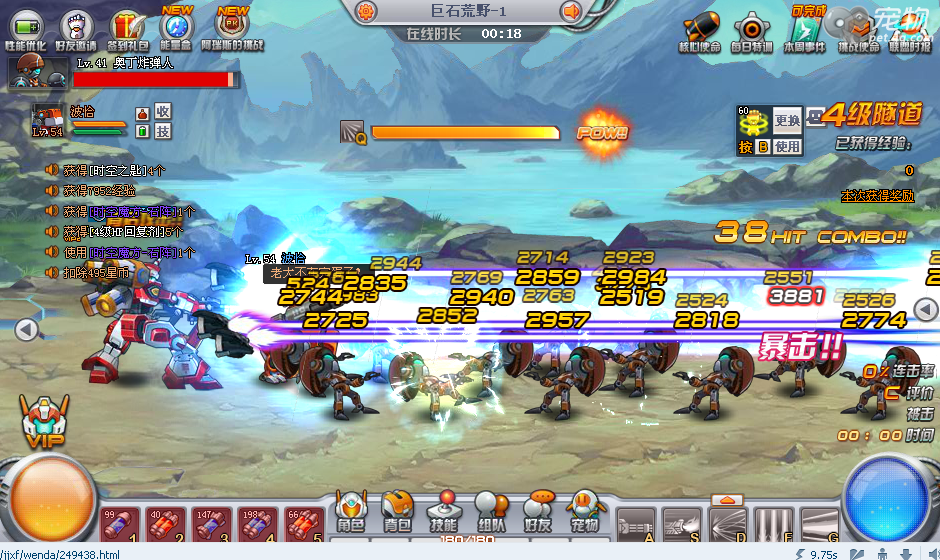Image resolution: width=940 pixels, height=560 pixels.
Task: Click the left scroll arrow at screen edge
Action: click(27, 329)
